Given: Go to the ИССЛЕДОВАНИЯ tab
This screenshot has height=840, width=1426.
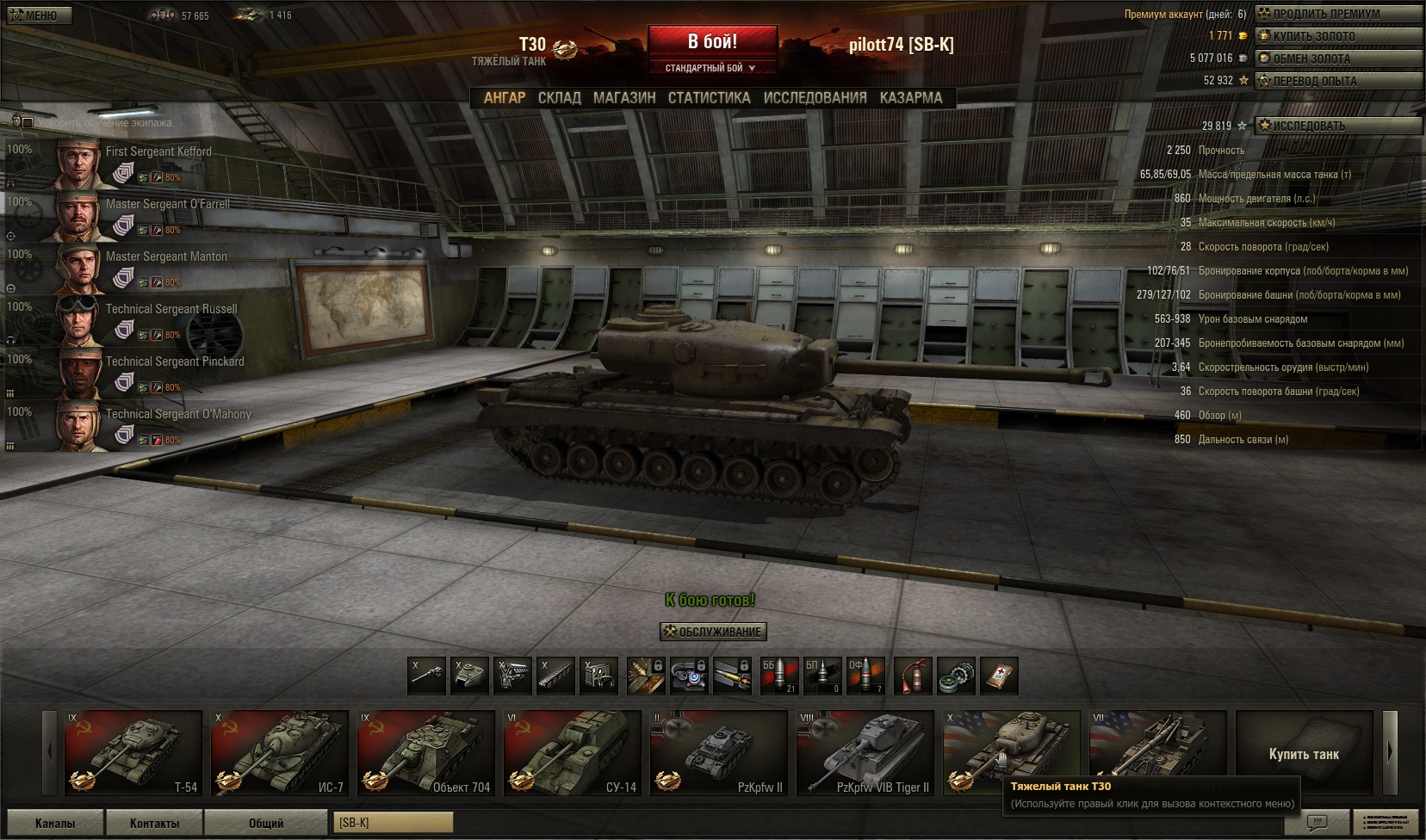Looking at the screenshot, I should pyautogui.click(x=815, y=98).
